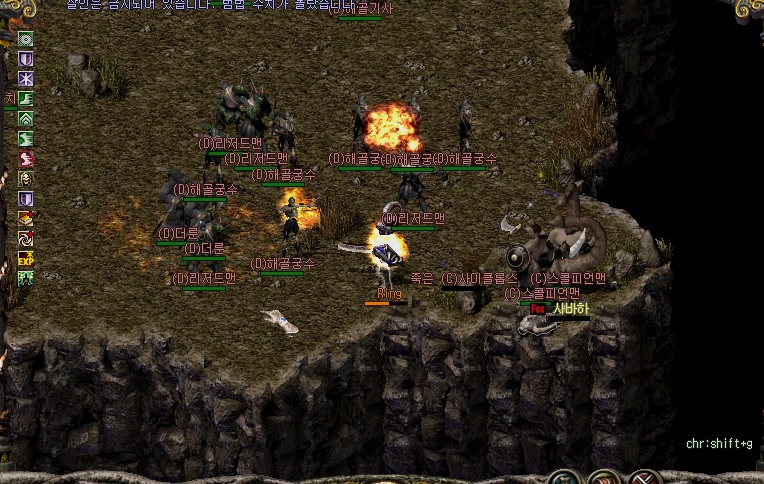Click the green concentric circles buff icon
This screenshot has height=484, width=764.
click(x=26, y=39)
